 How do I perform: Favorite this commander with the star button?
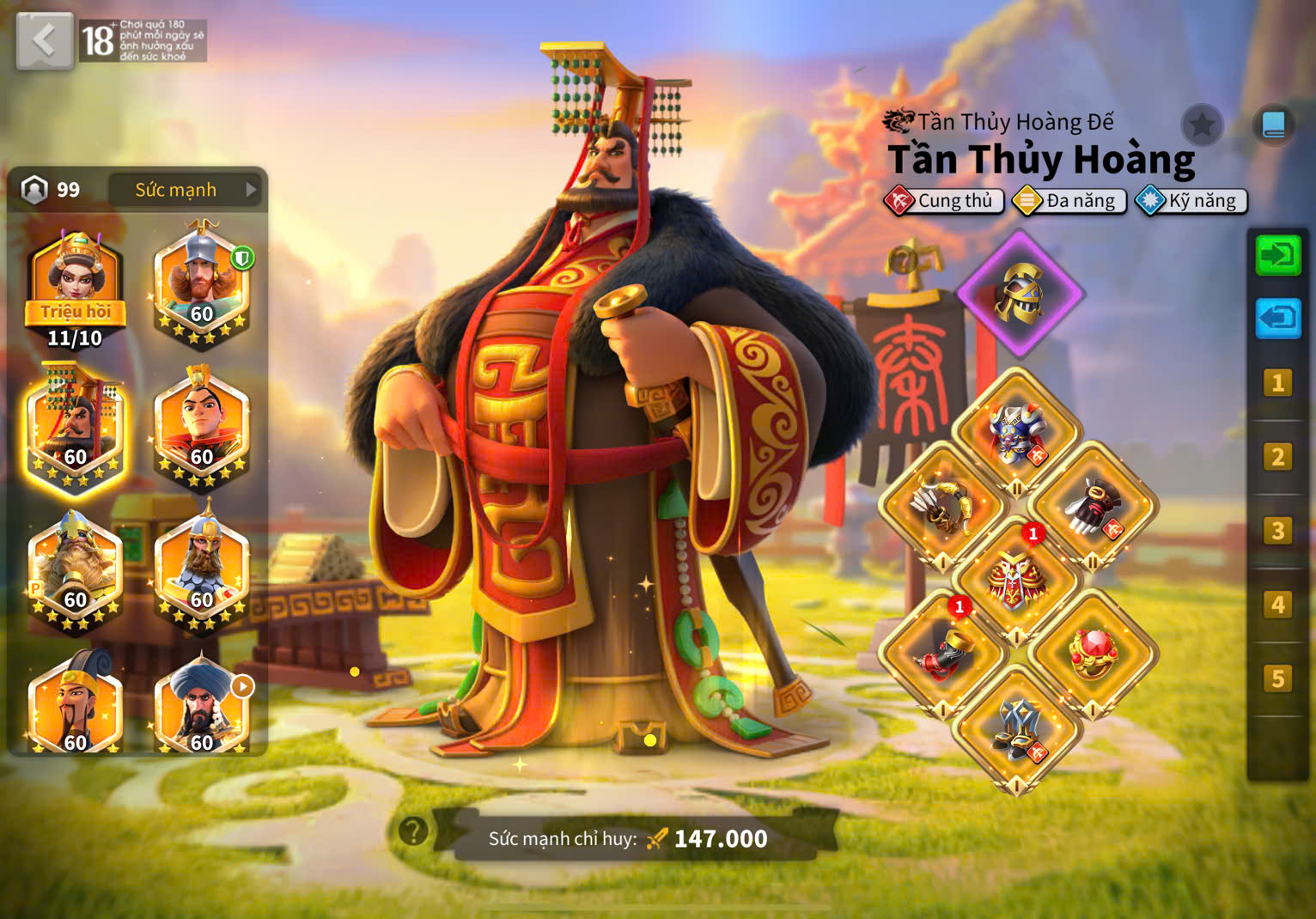(x=1202, y=126)
